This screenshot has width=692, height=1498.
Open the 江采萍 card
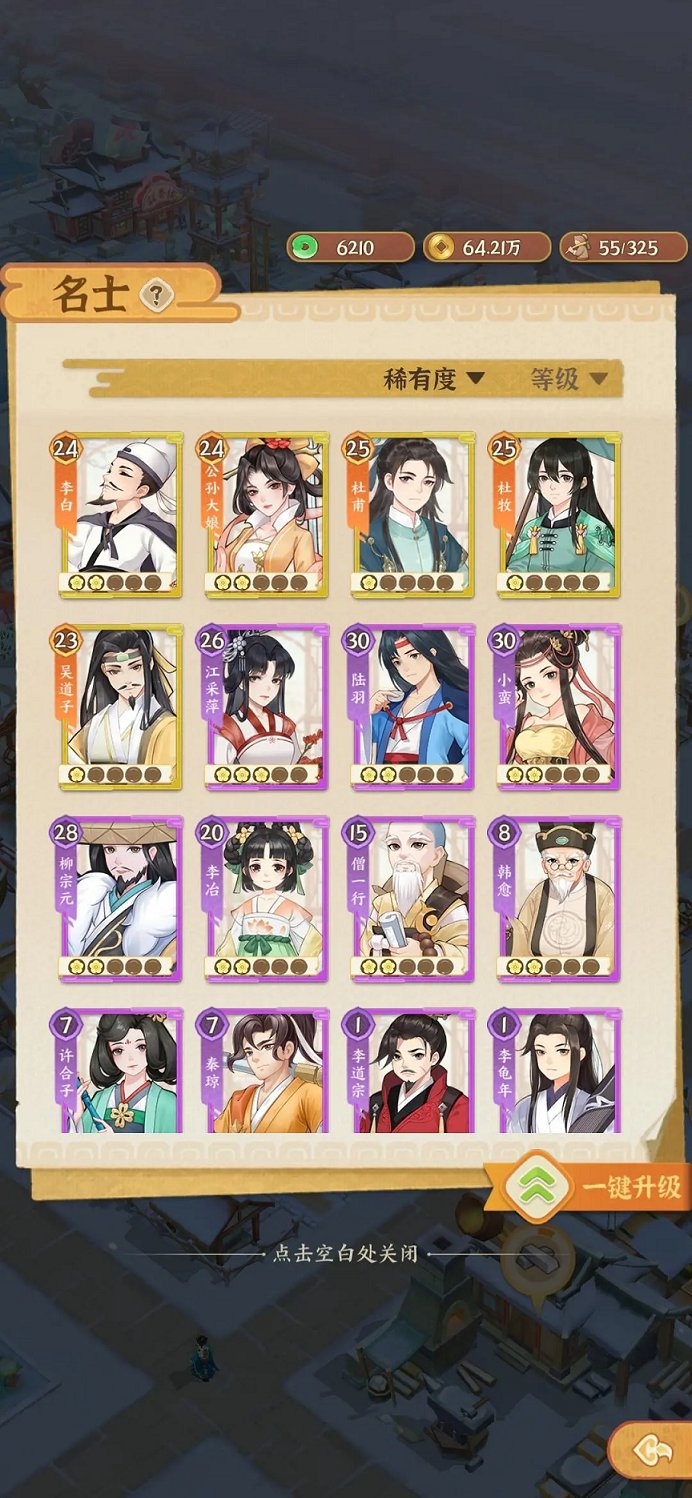pyautogui.click(x=266, y=707)
